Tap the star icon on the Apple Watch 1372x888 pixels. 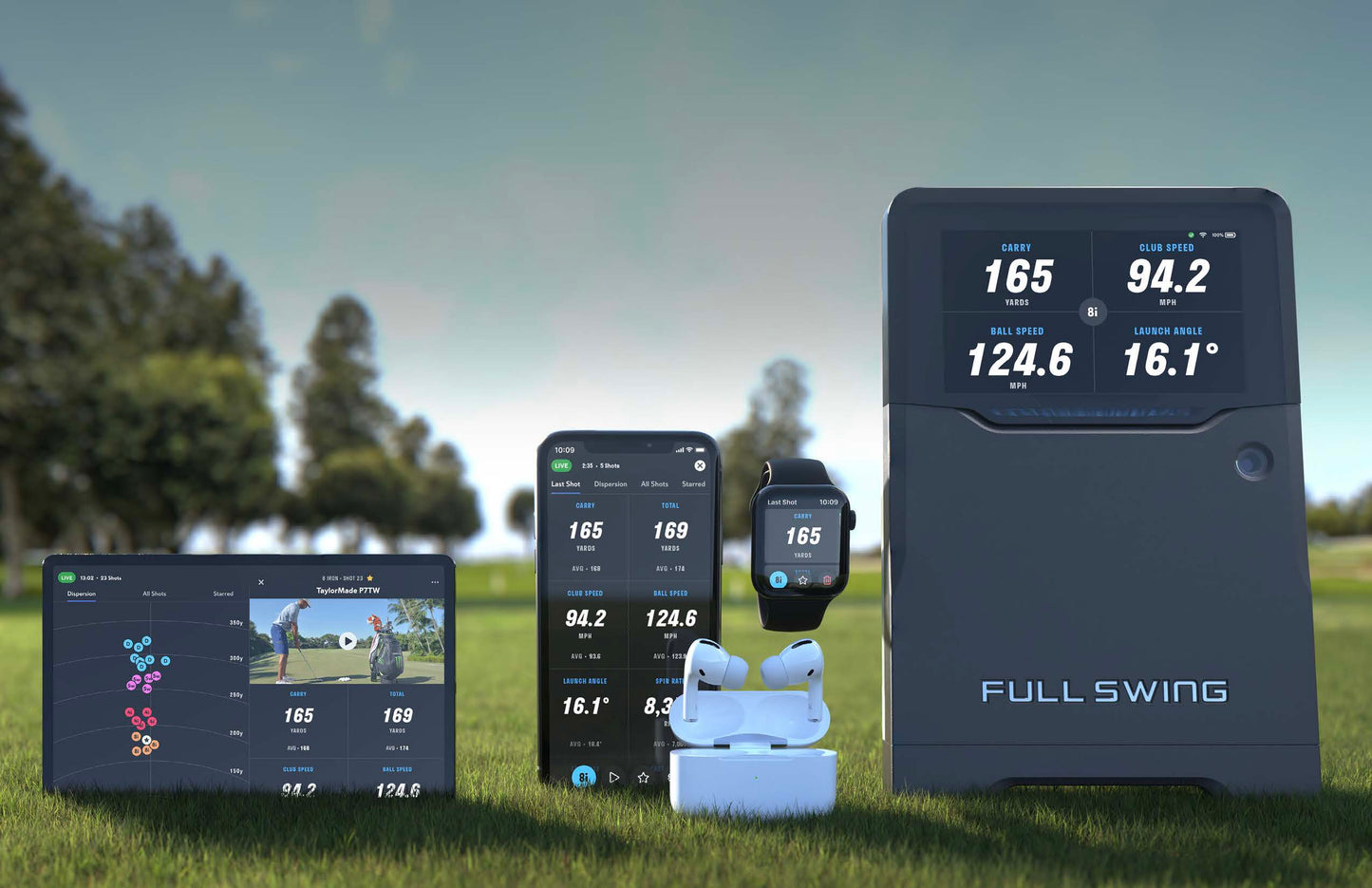coord(803,579)
